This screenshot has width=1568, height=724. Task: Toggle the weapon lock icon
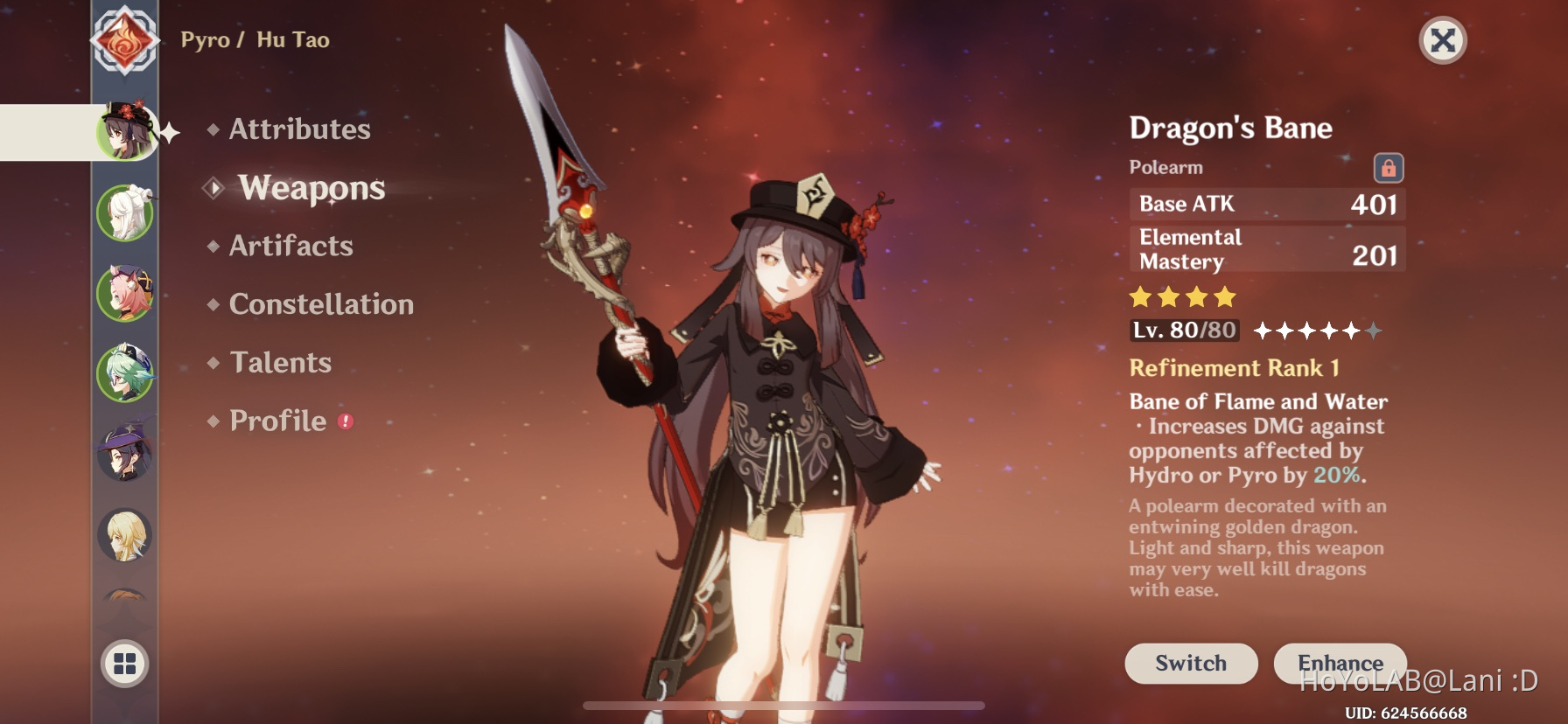(1388, 168)
